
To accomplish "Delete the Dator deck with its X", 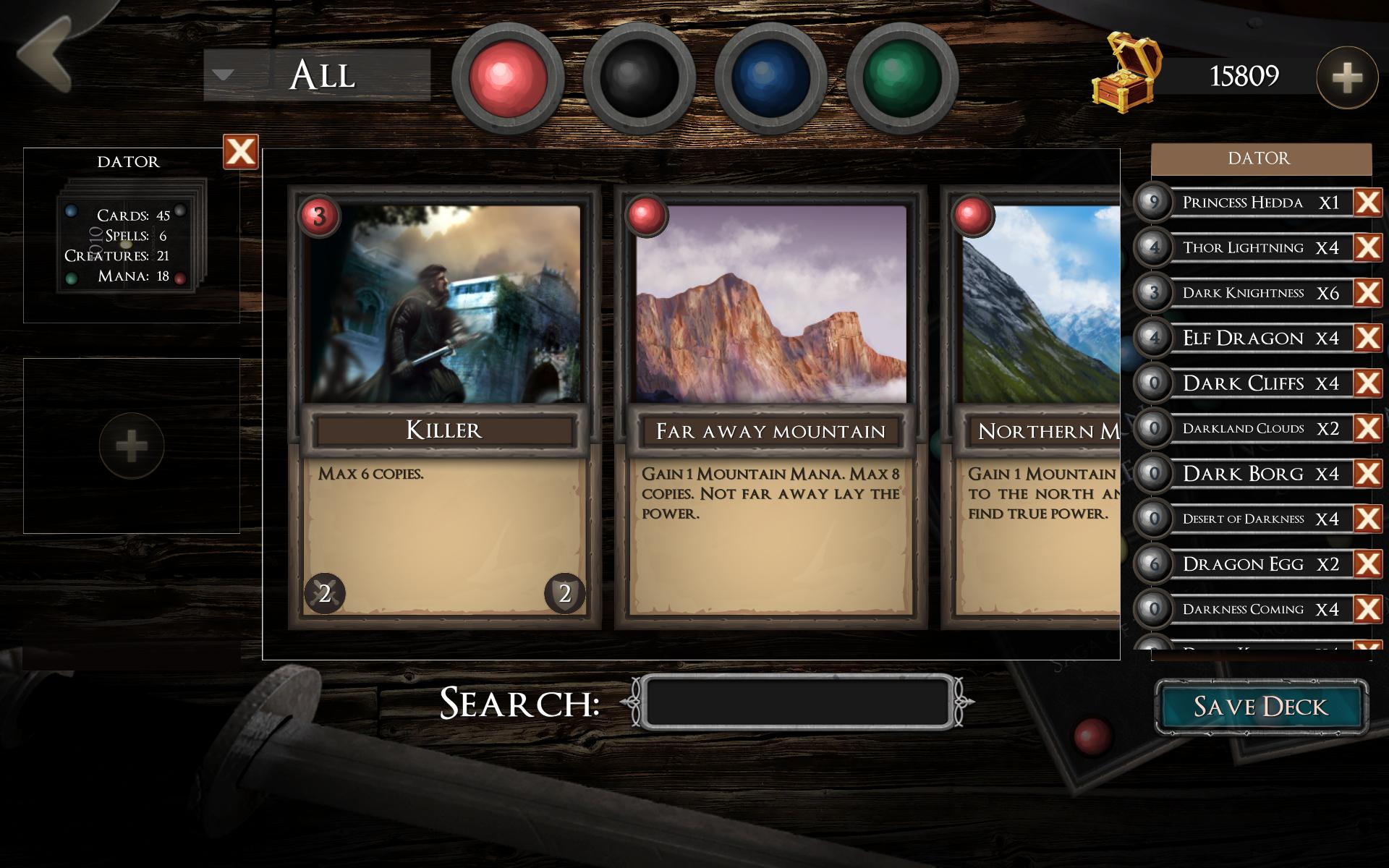I will pyautogui.click(x=240, y=152).
